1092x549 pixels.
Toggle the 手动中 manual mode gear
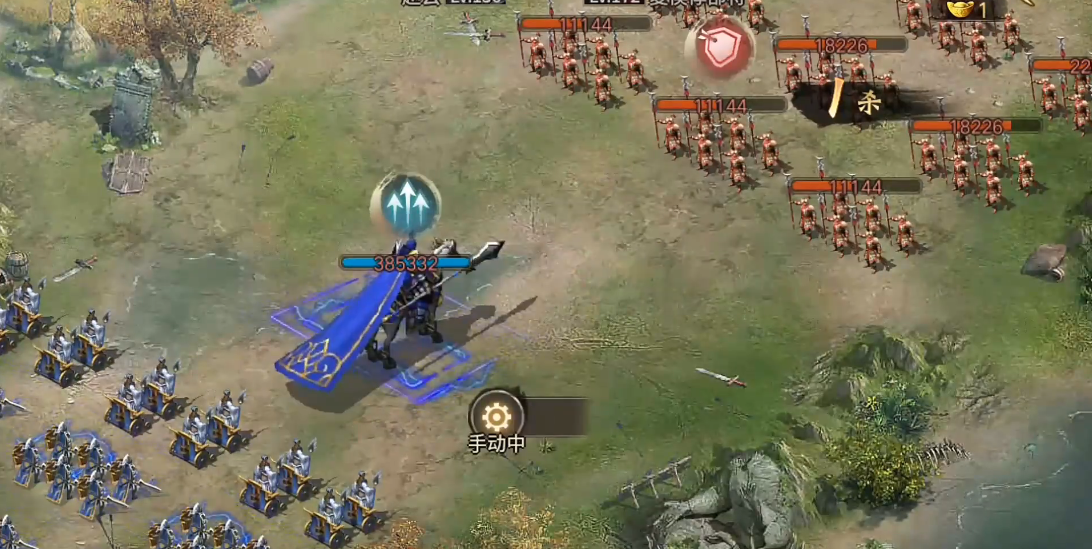point(496,416)
